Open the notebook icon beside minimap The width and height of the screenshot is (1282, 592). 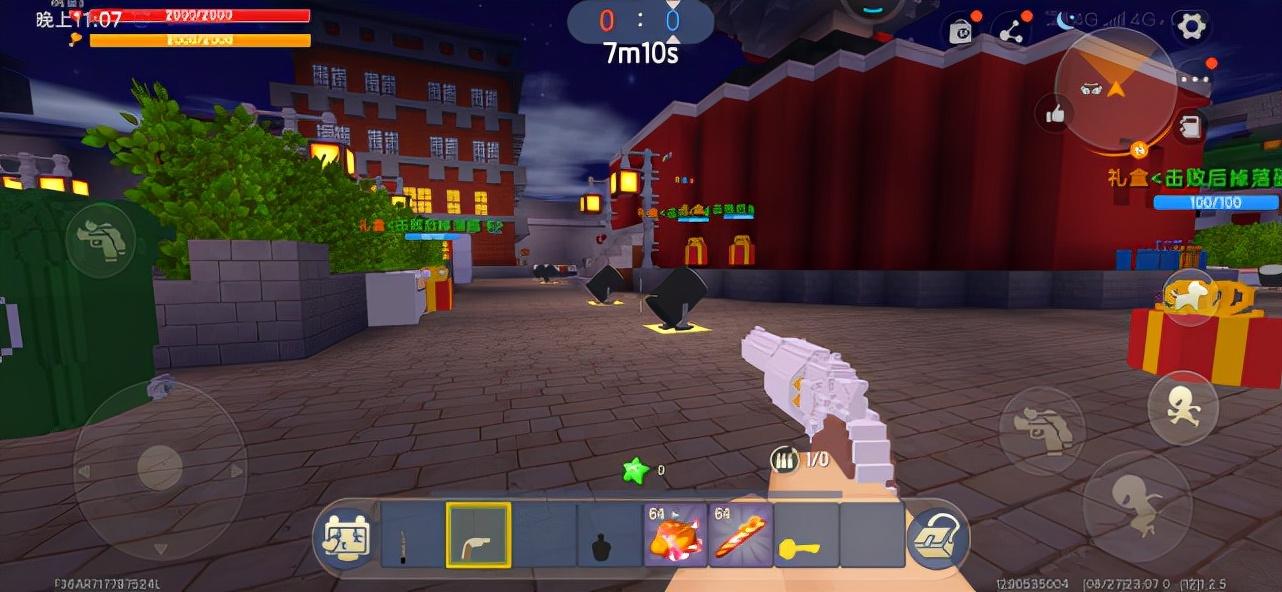coord(1190,127)
